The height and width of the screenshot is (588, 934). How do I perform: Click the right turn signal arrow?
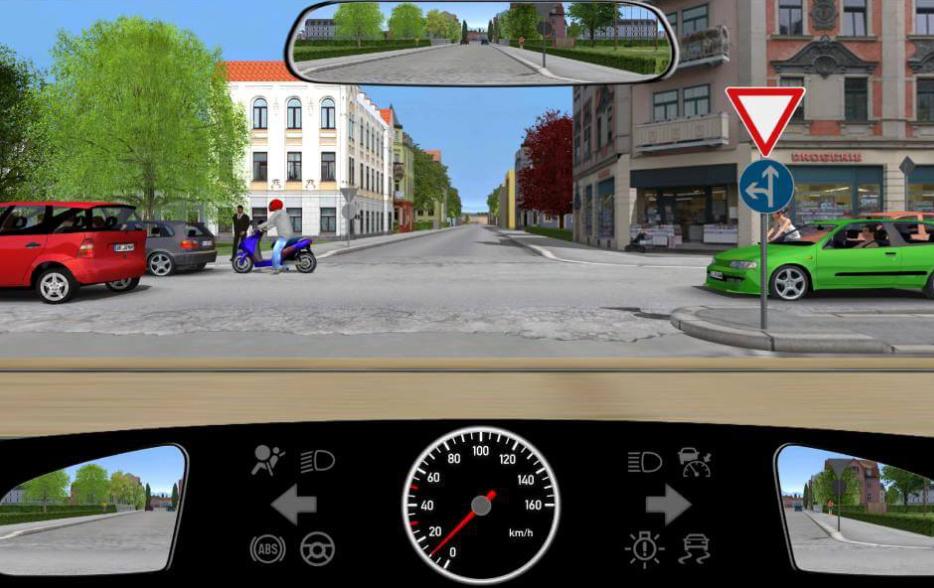click(668, 504)
